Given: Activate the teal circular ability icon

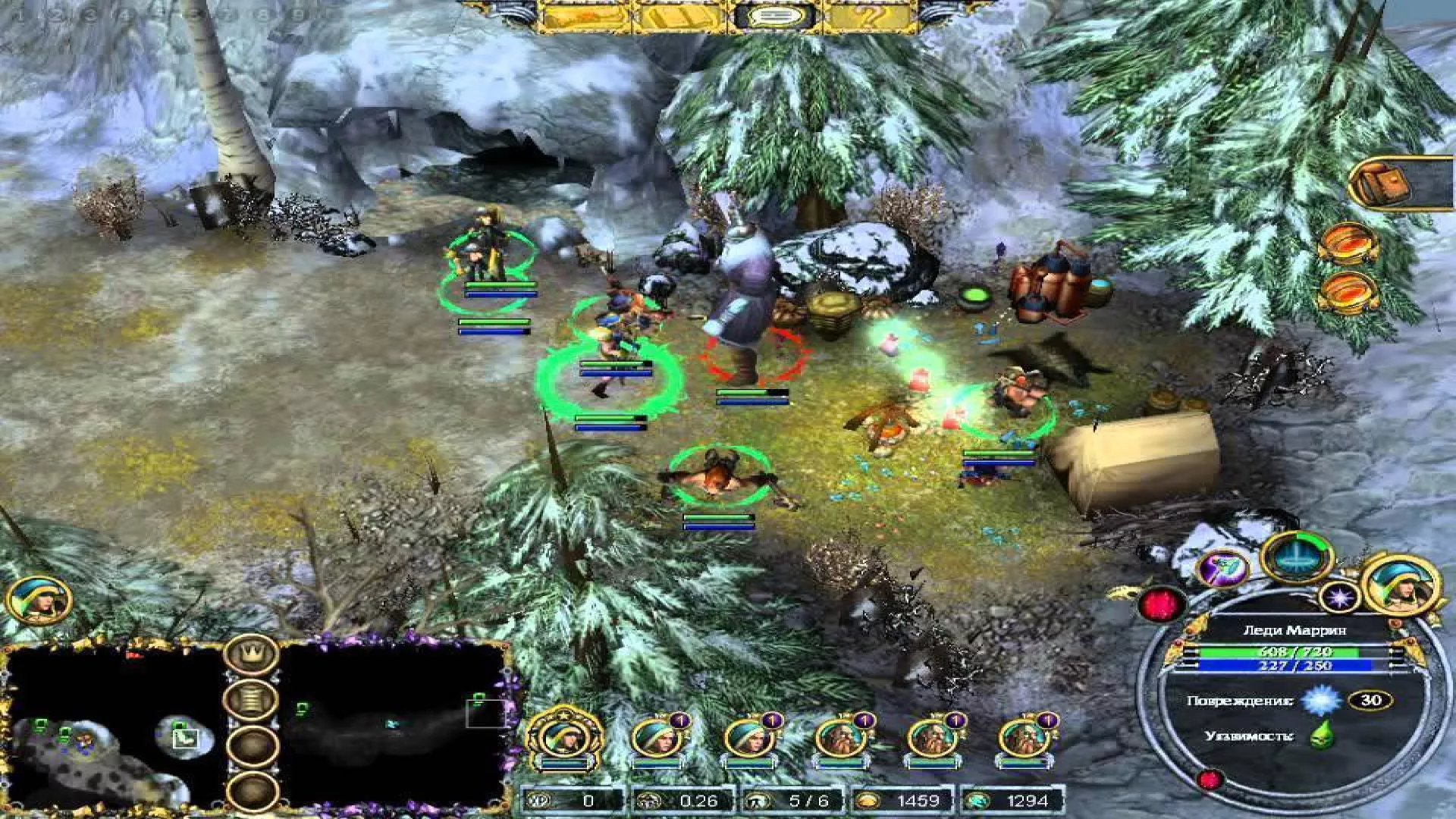Looking at the screenshot, I should [1296, 556].
